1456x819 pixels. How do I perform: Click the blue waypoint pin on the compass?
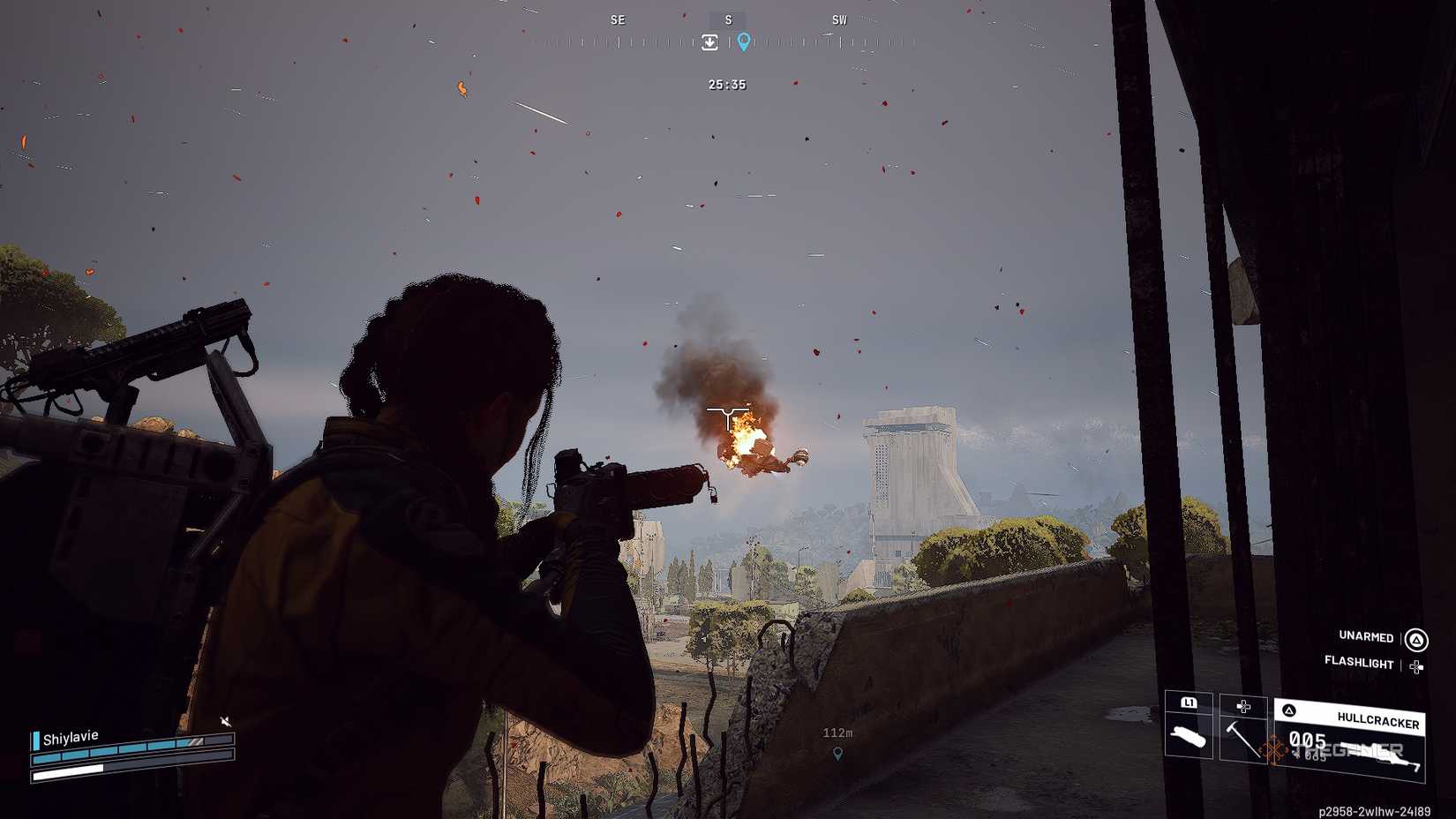coord(744,41)
